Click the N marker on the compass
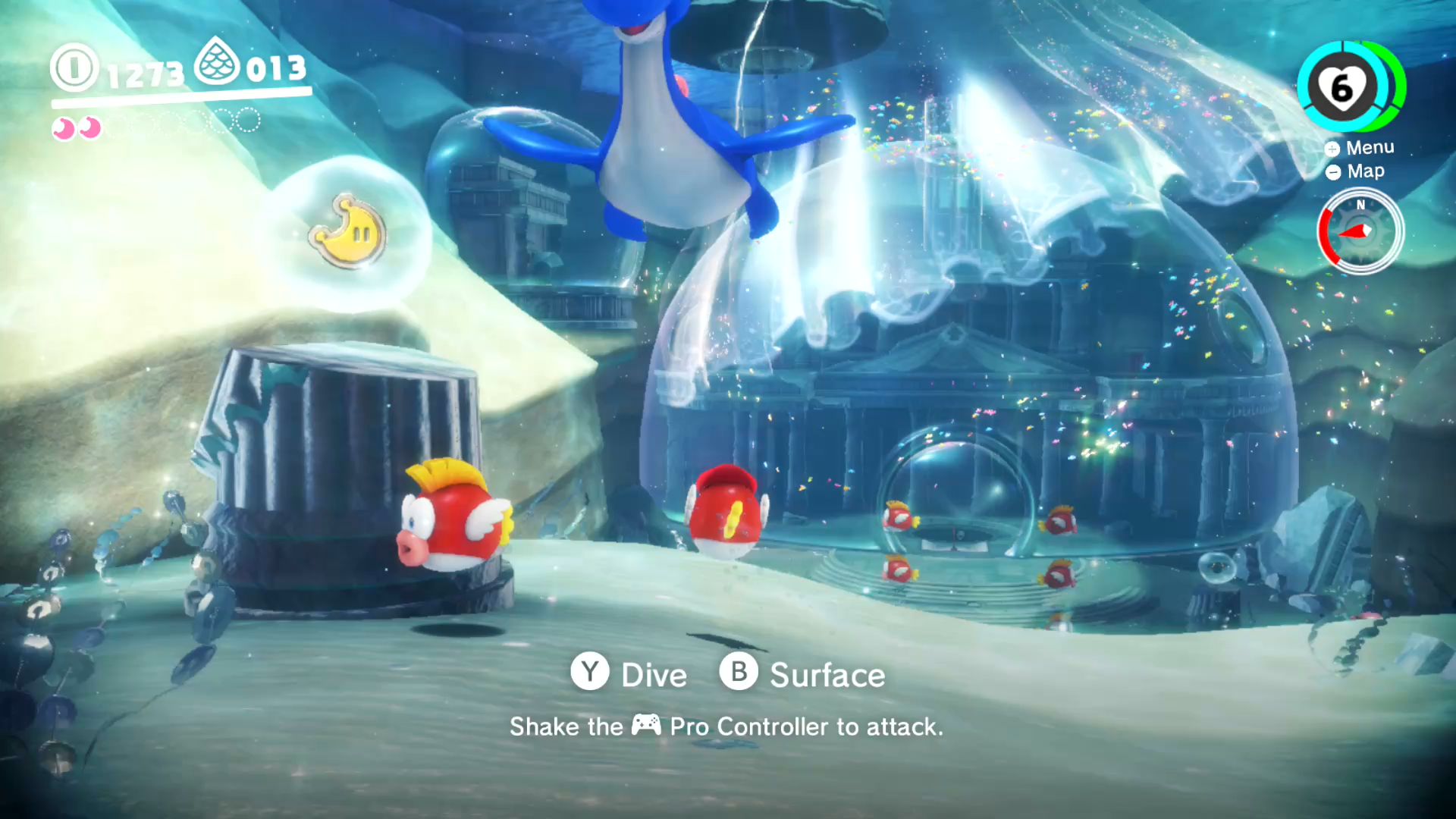1456x819 pixels. click(1360, 204)
